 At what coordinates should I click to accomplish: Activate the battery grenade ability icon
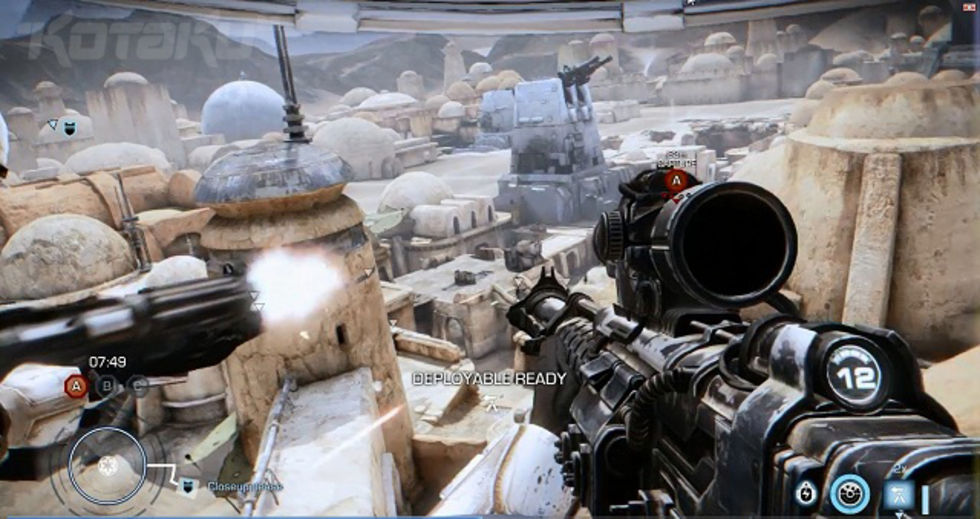coord(806,492)
